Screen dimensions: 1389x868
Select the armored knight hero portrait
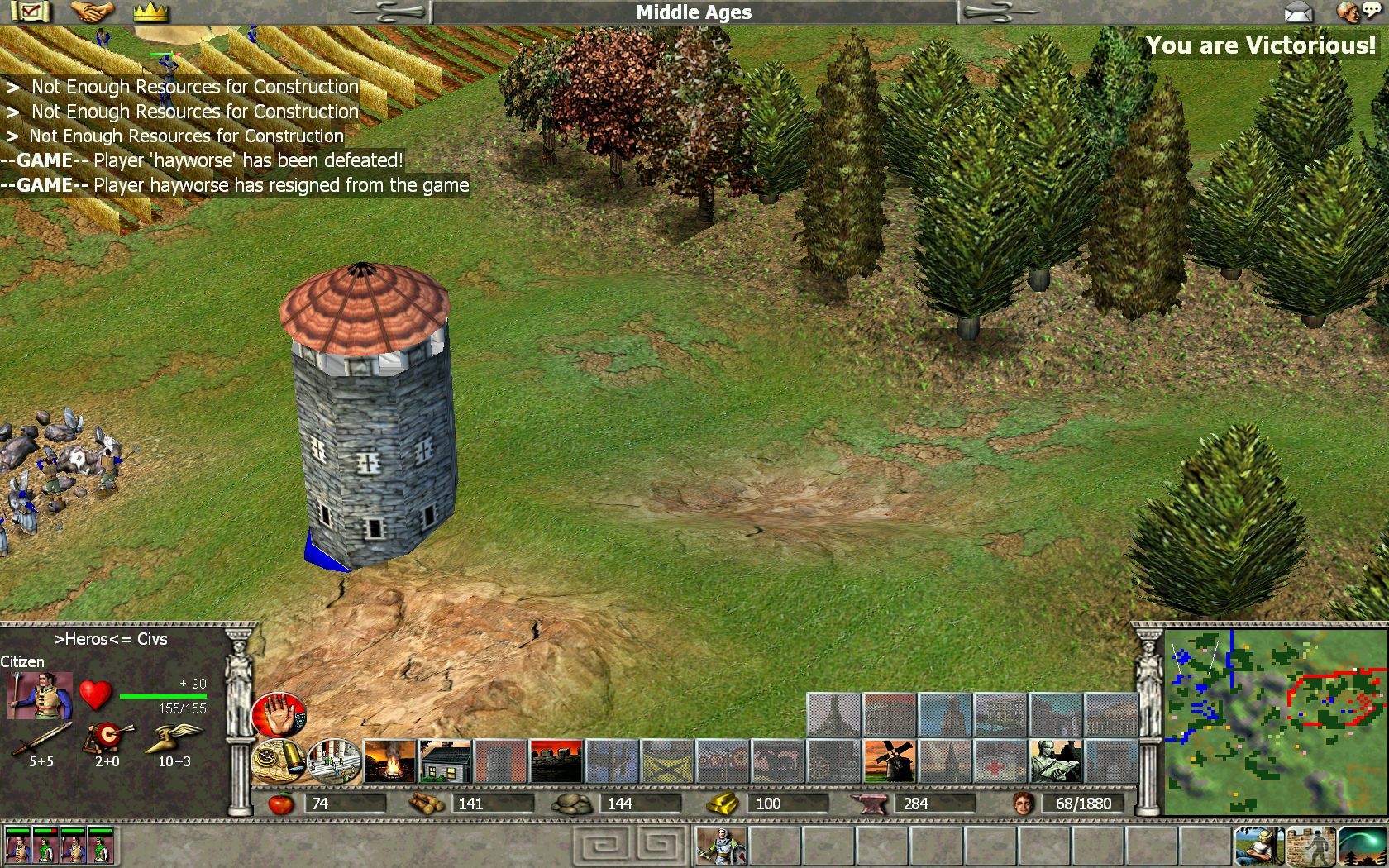pyautogui.click(x=721, y=847)
